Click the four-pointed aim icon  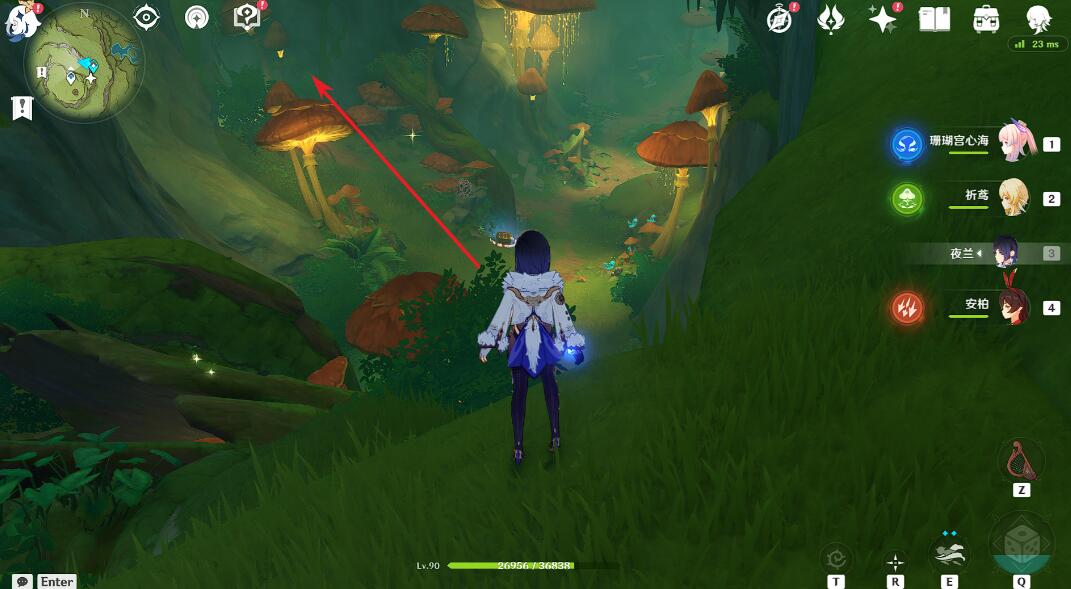pyautogui.click(x=895, y=562)
